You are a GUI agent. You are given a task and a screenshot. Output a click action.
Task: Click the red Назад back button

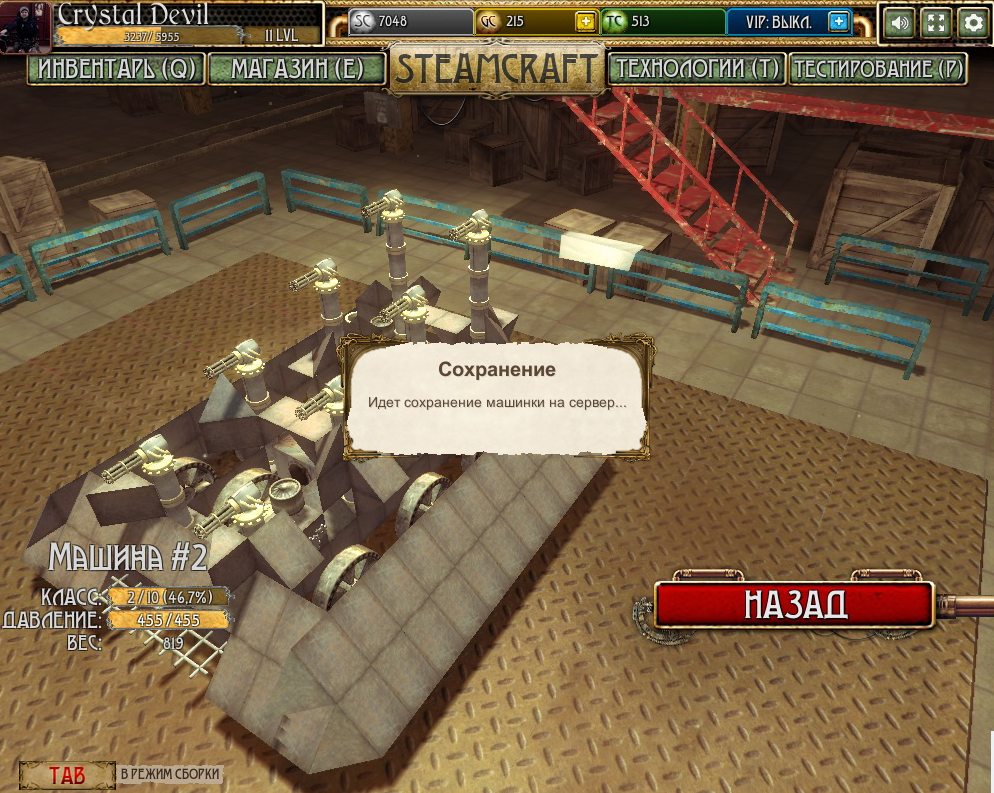tap(794, 604)
